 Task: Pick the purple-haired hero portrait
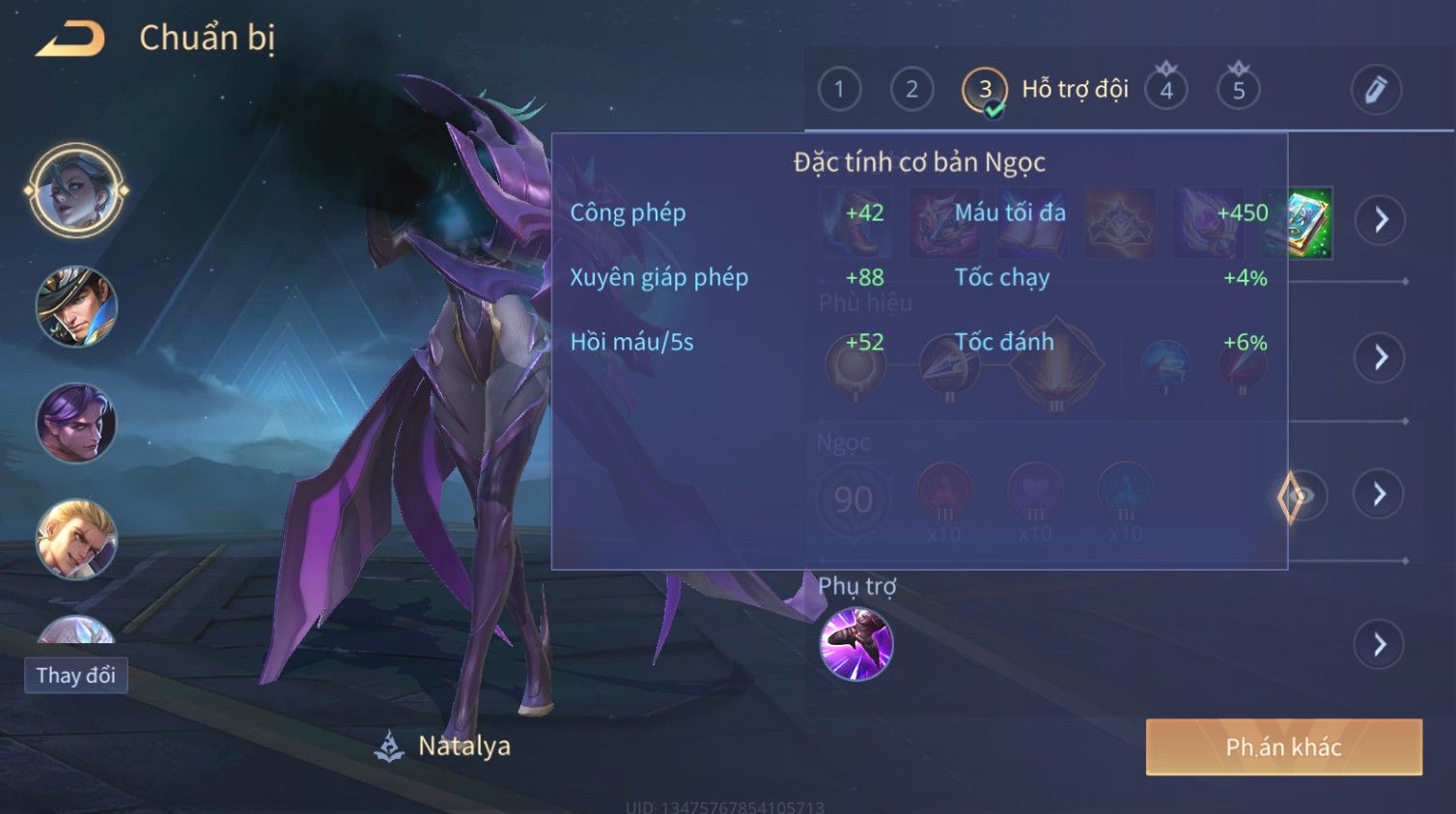(76, 423)
